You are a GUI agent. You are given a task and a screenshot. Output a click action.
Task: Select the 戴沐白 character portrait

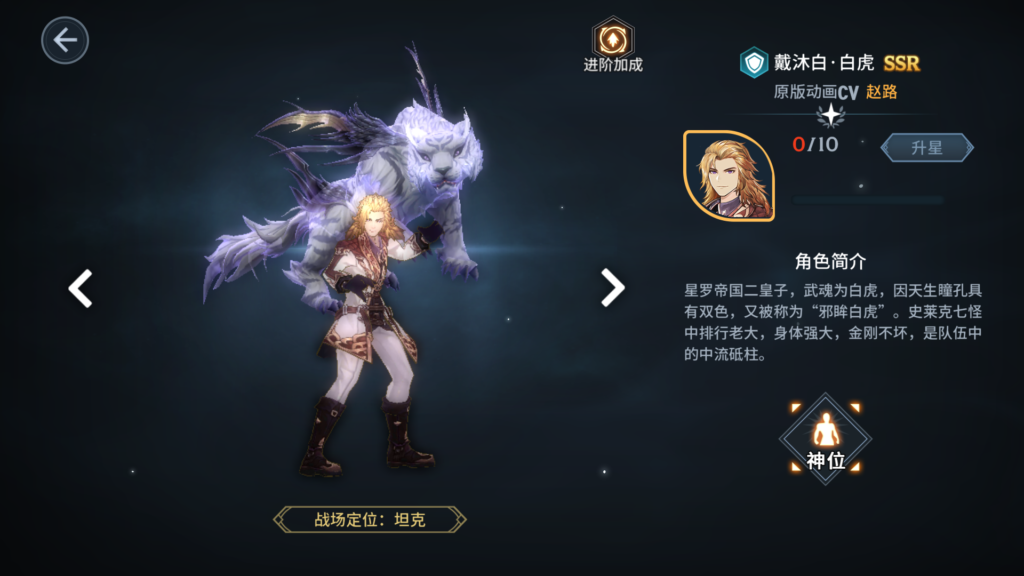point(728,176)
